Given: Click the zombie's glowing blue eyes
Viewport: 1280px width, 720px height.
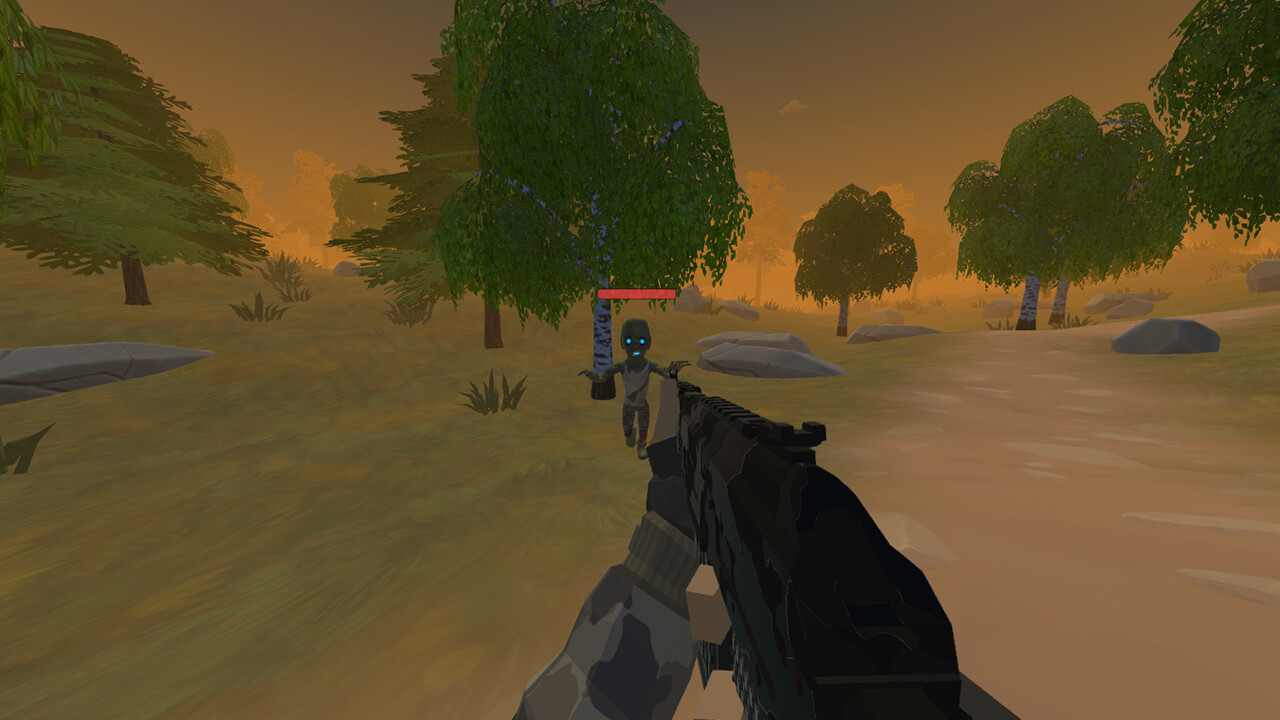Looking at the screenshot, I should click(636, 340).
